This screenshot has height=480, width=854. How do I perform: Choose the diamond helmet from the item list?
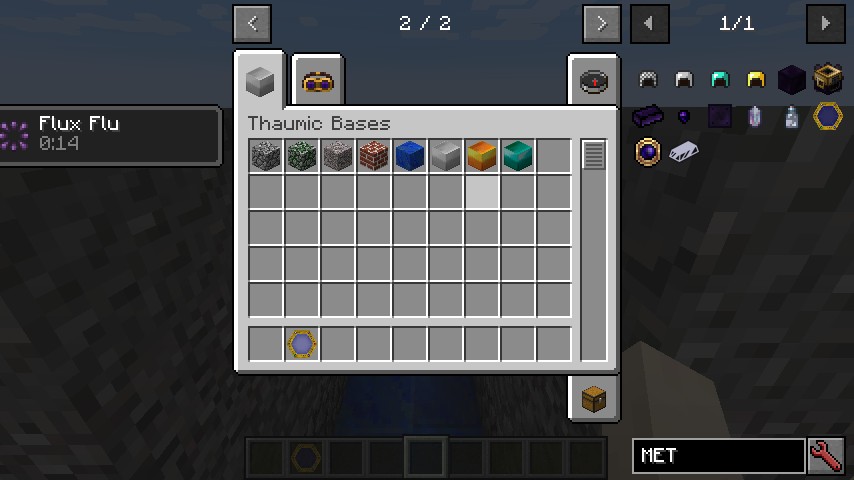pos(720,80)
